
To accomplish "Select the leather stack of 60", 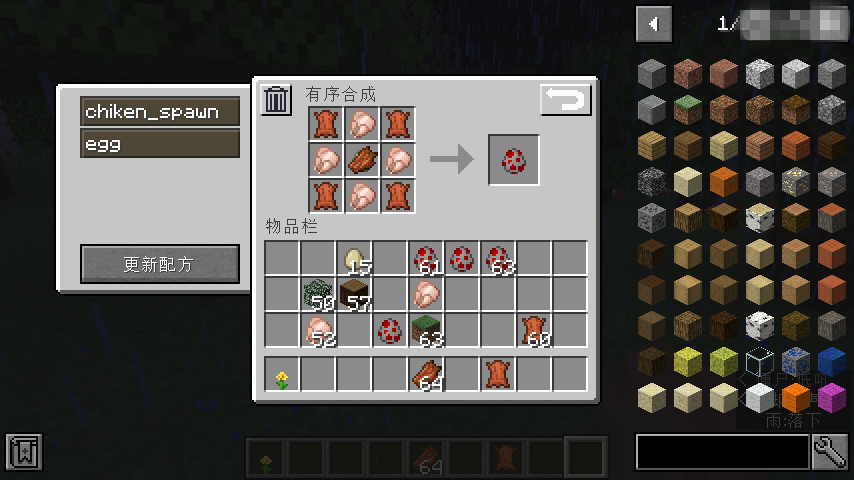I will [535, 330].
